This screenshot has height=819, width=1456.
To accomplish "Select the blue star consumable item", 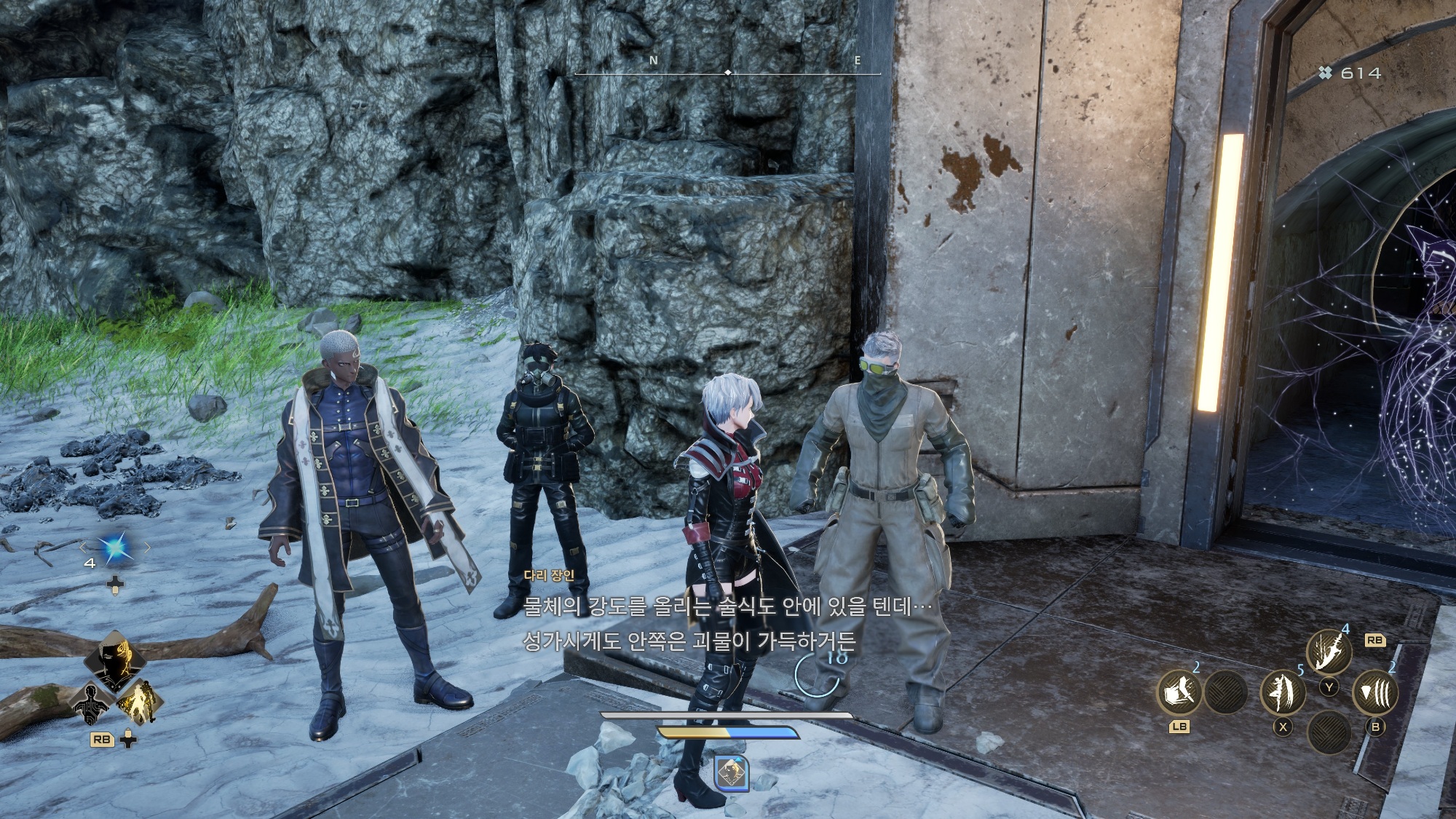I will coord(115,547).
